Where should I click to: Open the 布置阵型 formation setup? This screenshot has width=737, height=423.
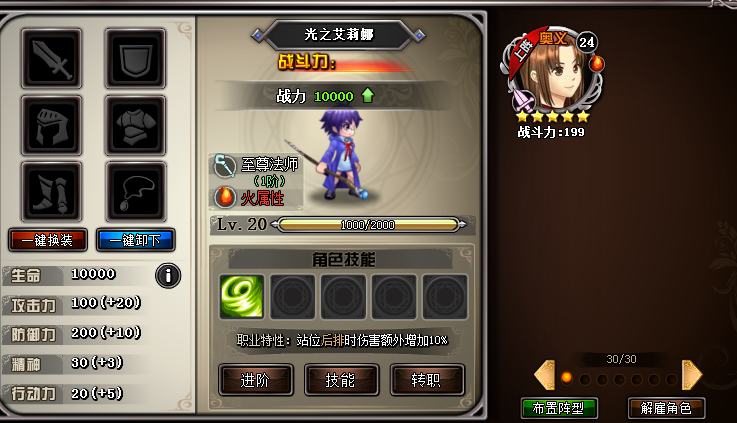tap(559, 408)
